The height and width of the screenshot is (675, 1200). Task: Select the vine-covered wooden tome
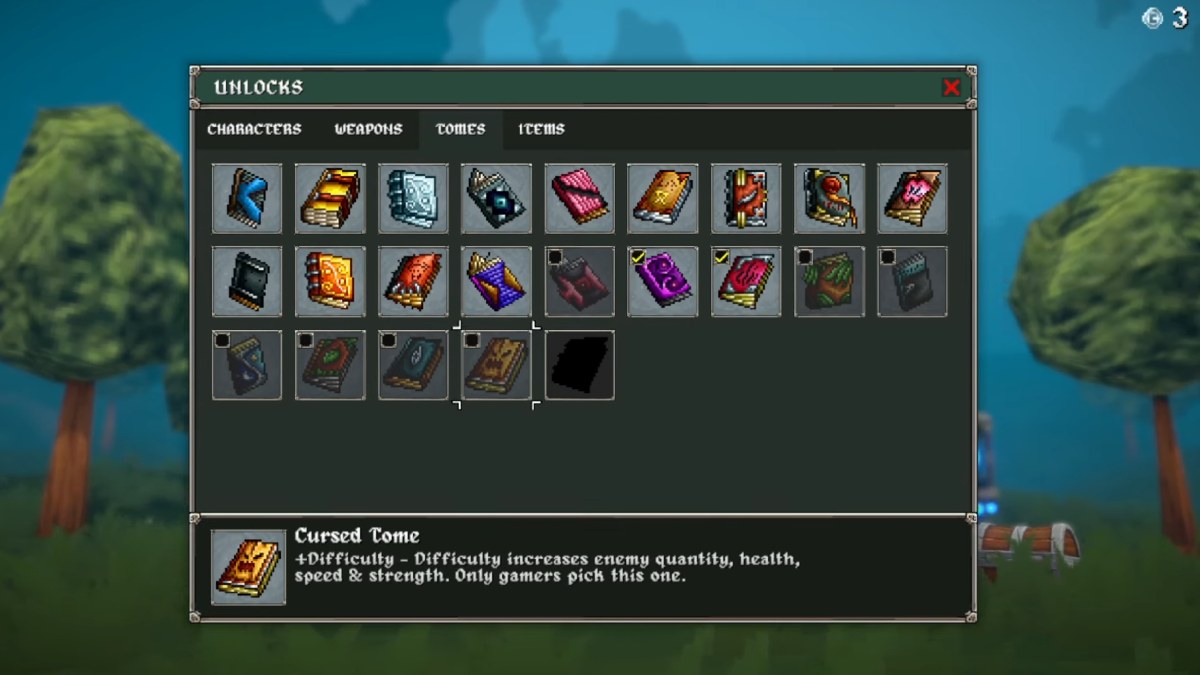coord(829,282)
